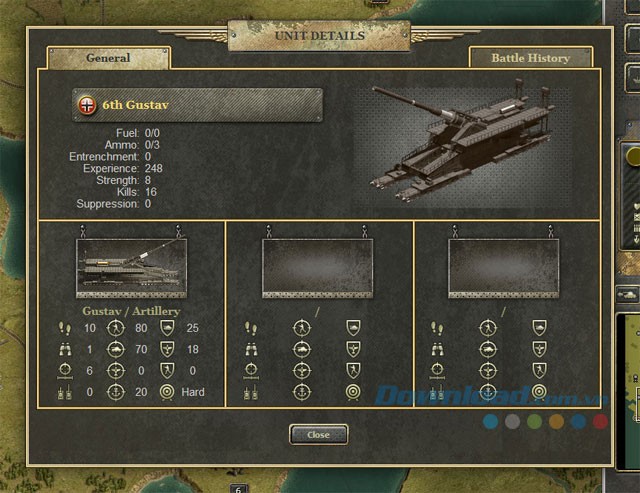Screen dimensions: 640x493
Task: Close the Unit Details window
Action: pos(318,435)
